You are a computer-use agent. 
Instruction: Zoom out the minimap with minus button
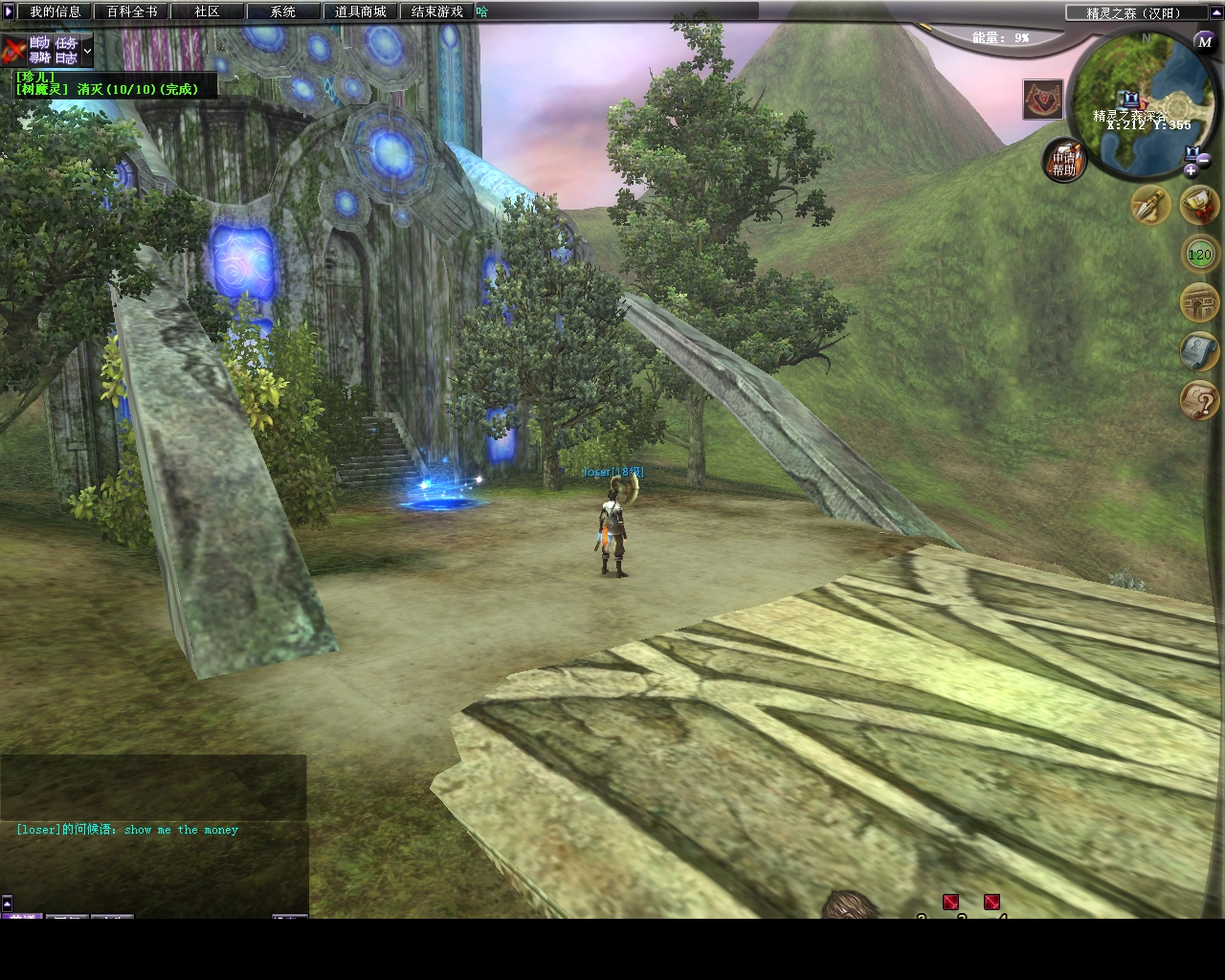[1204, 159]
